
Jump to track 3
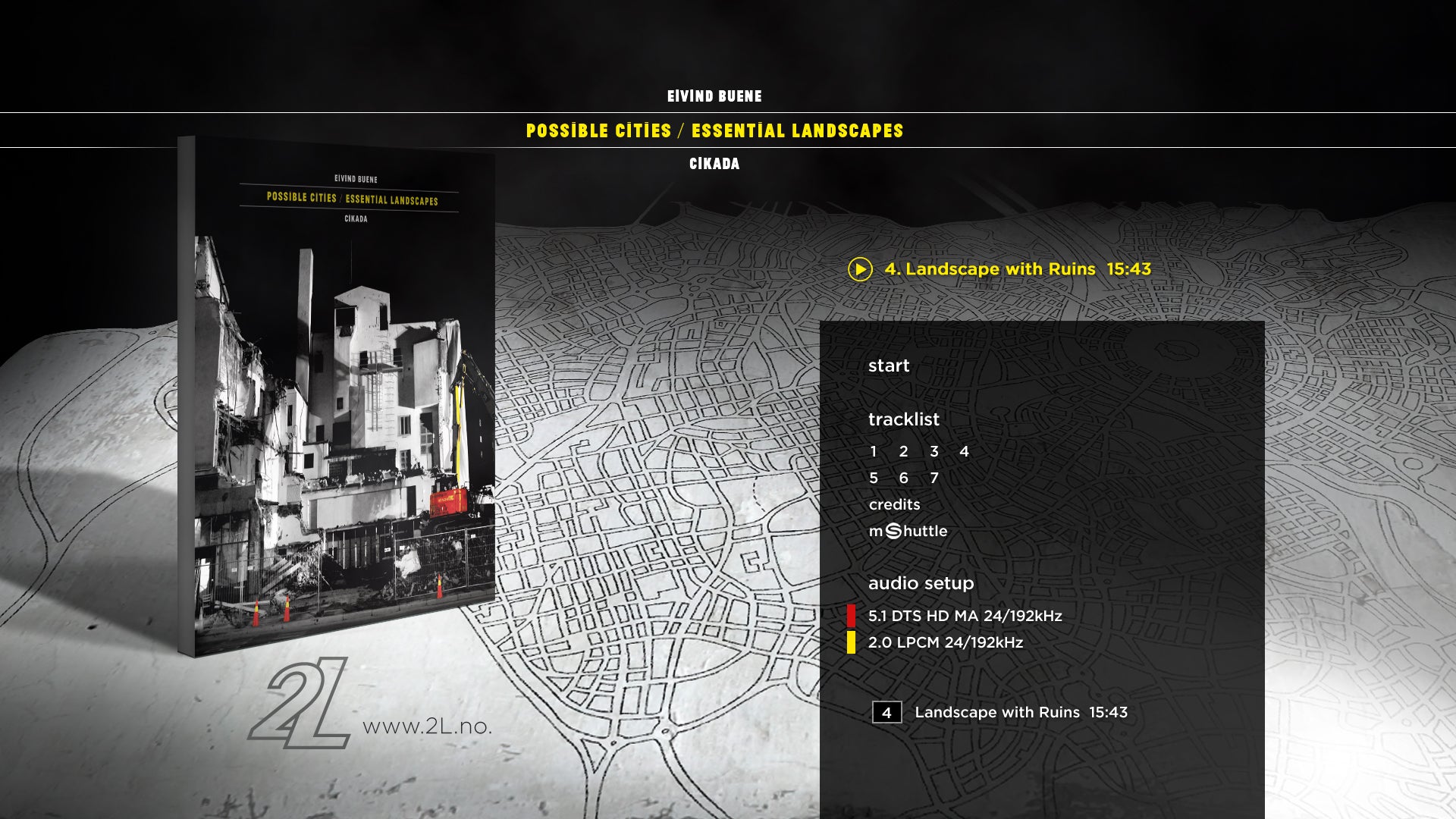(934, 452)
